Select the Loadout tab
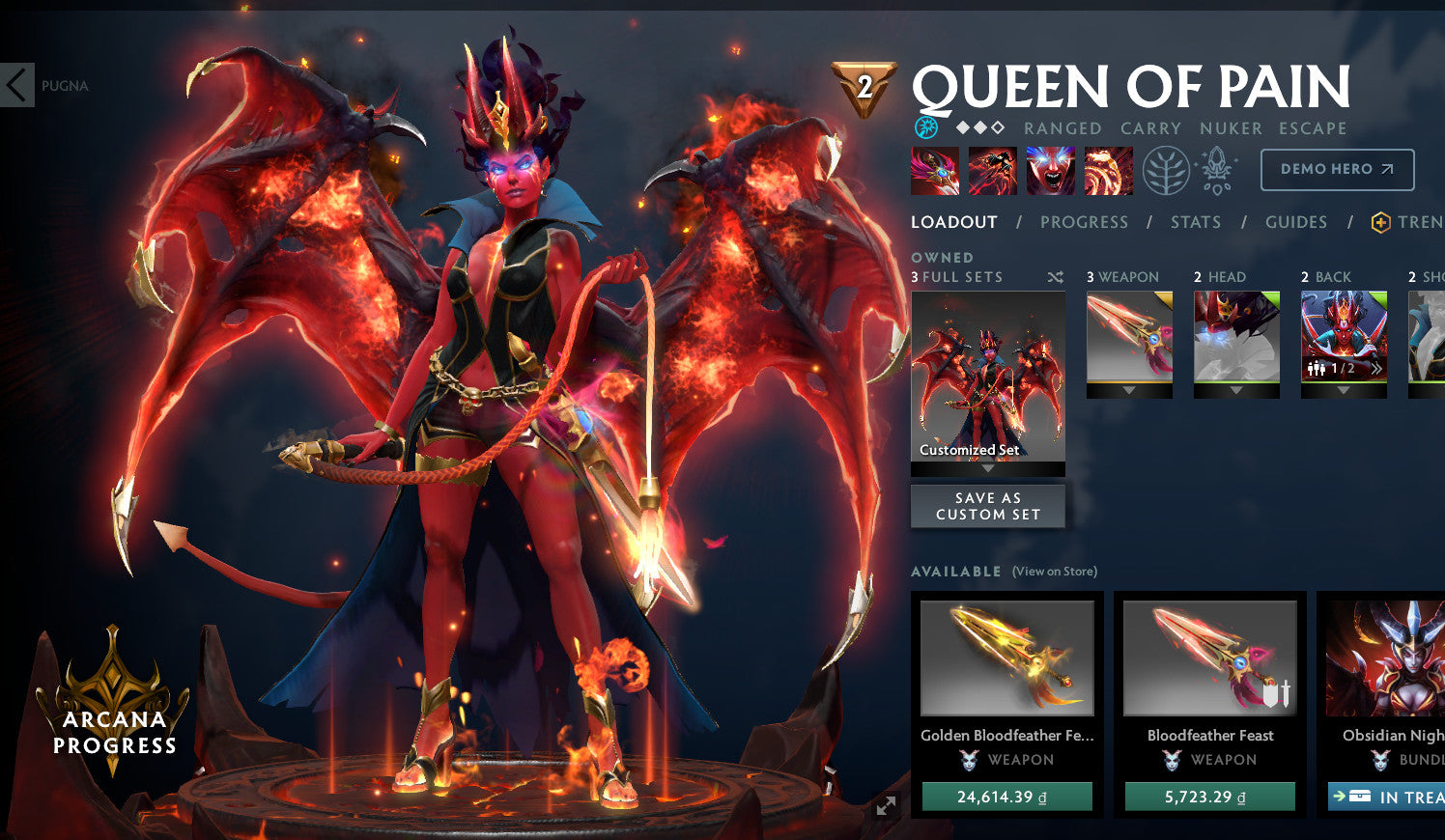Image resolution: width=1445 pixels, height=840 pixels. tap(953, 222)
